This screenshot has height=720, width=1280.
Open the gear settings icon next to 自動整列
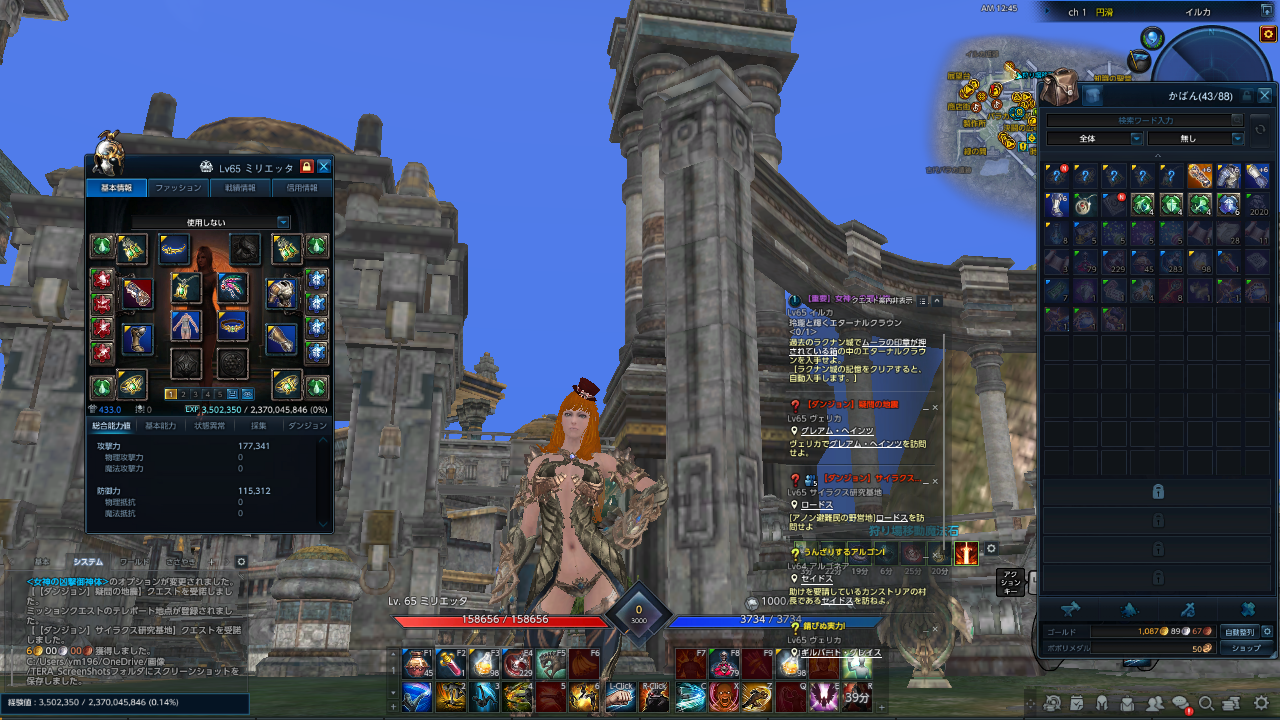tap(1268, 631)
